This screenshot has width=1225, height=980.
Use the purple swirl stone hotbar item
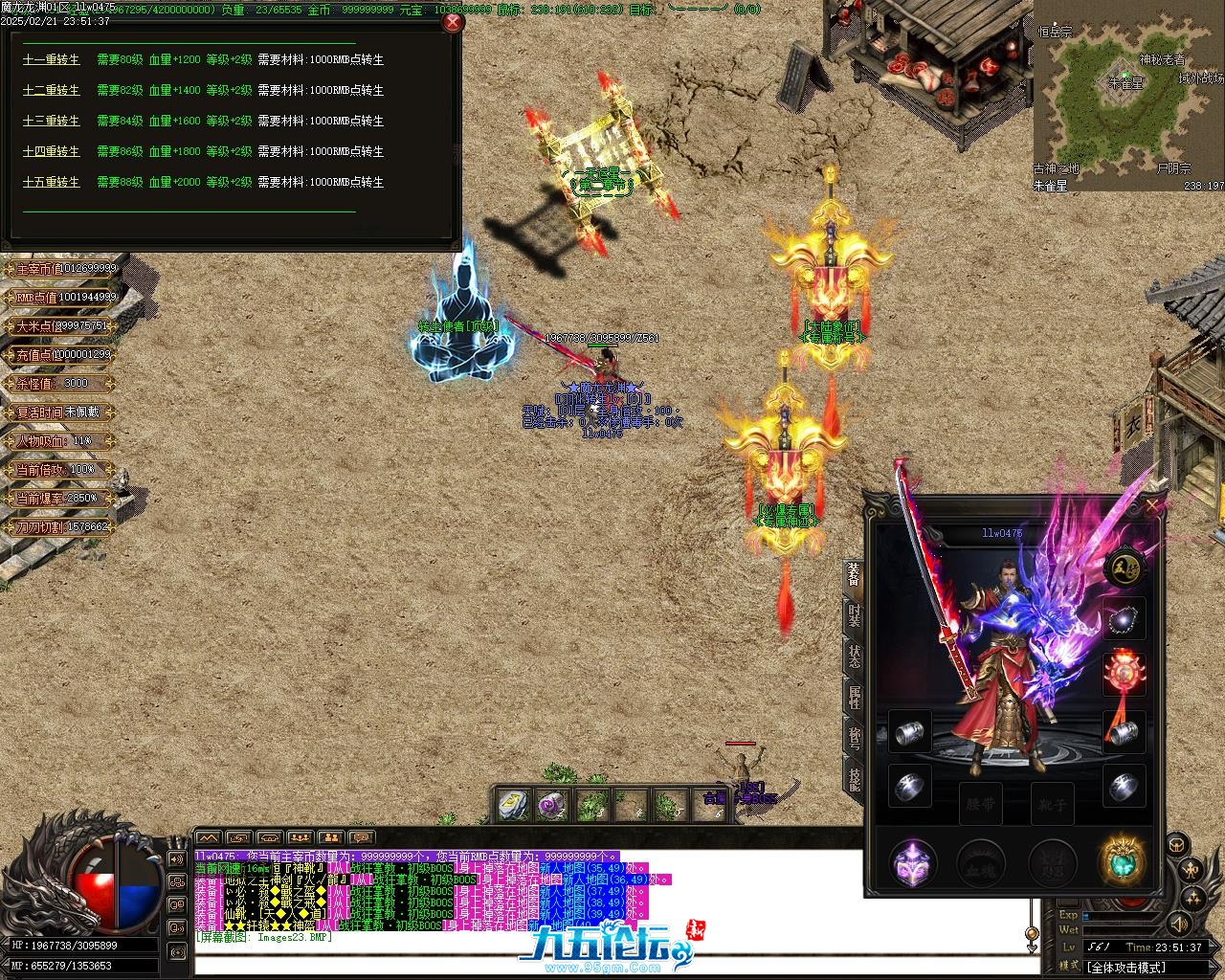(x=552, y=805)
